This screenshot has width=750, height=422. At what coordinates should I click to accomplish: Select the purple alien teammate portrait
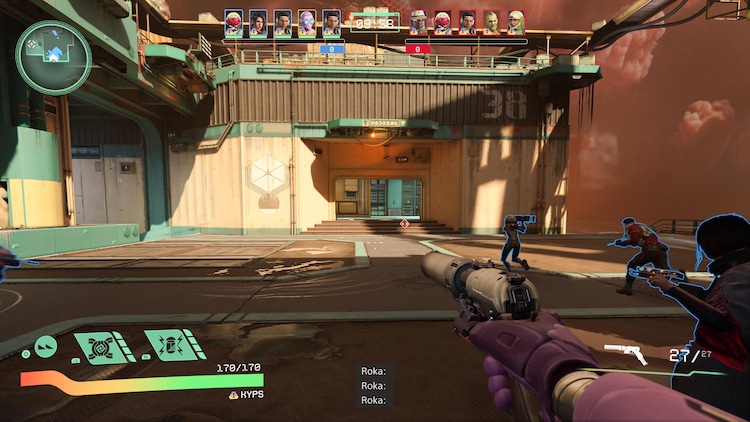pos(307,23)
